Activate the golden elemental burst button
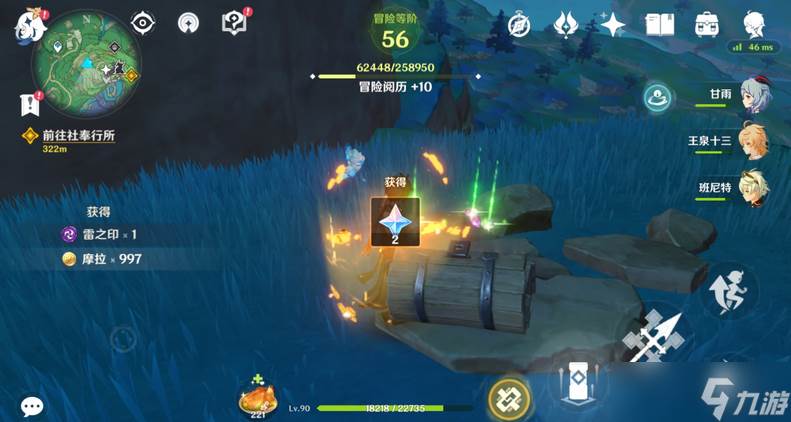This screenshot has height=422, width=791. 509,400
